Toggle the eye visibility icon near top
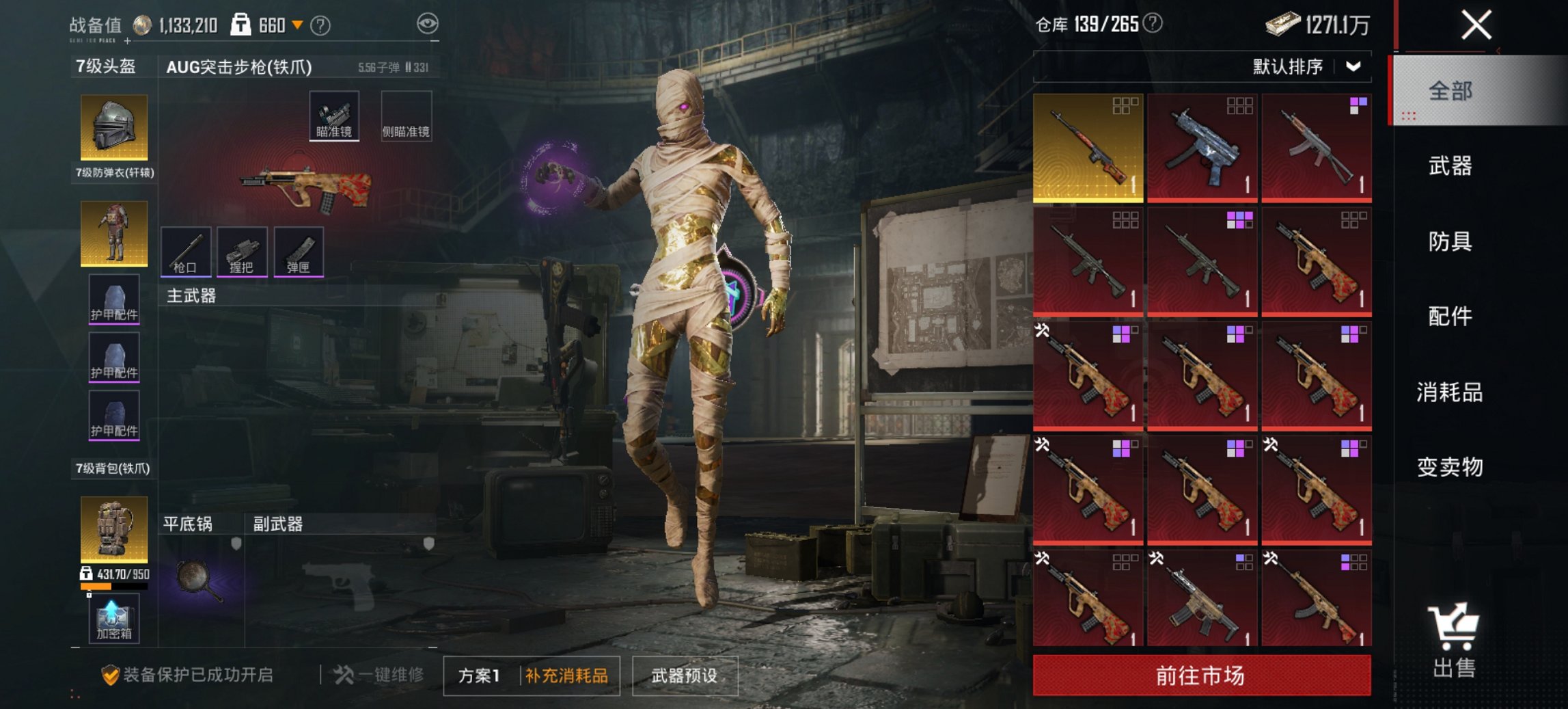This screenshot has height=709, width=1568. [428, 22]
